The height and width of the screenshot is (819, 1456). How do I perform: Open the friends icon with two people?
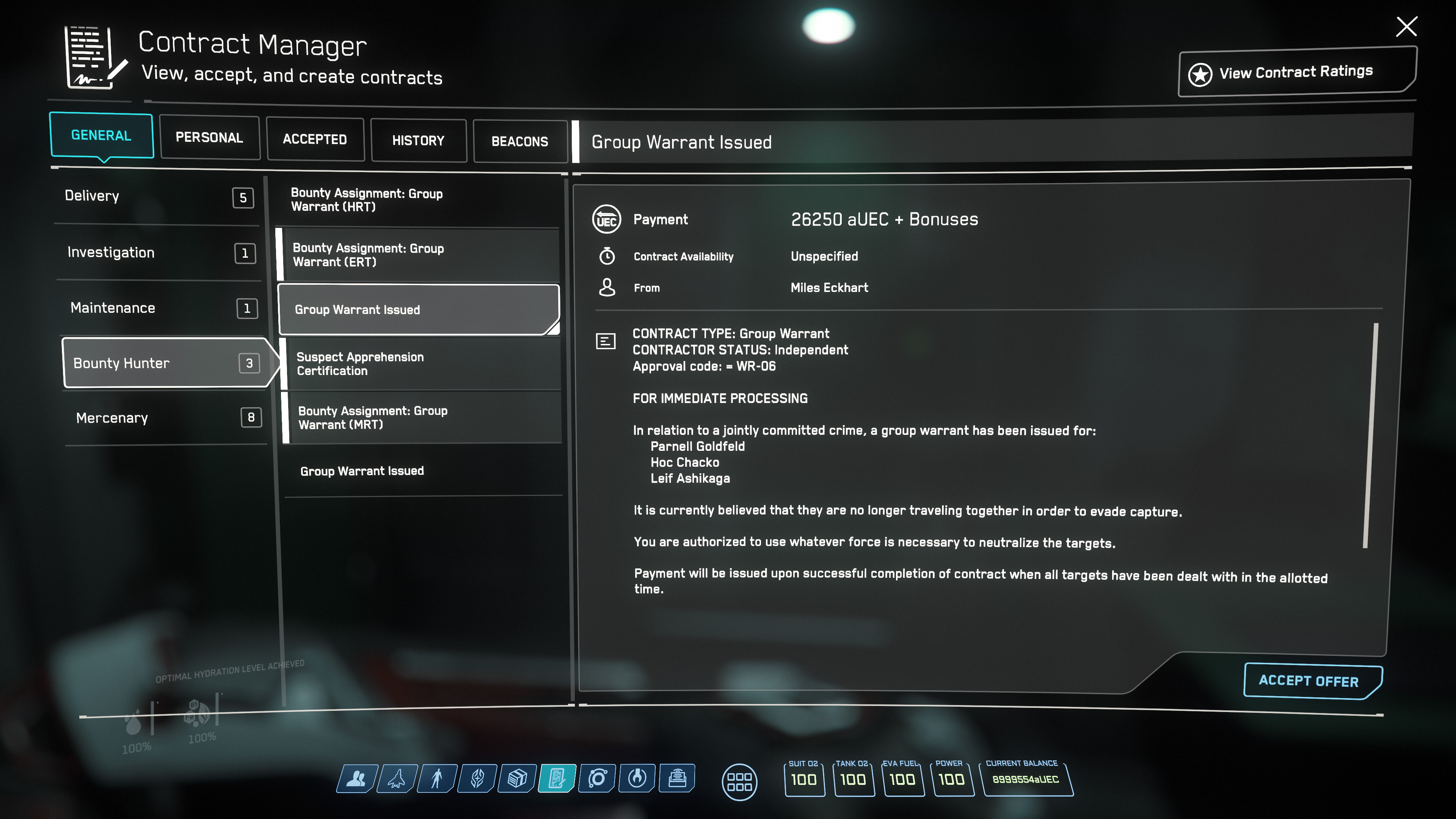[356, 779]
